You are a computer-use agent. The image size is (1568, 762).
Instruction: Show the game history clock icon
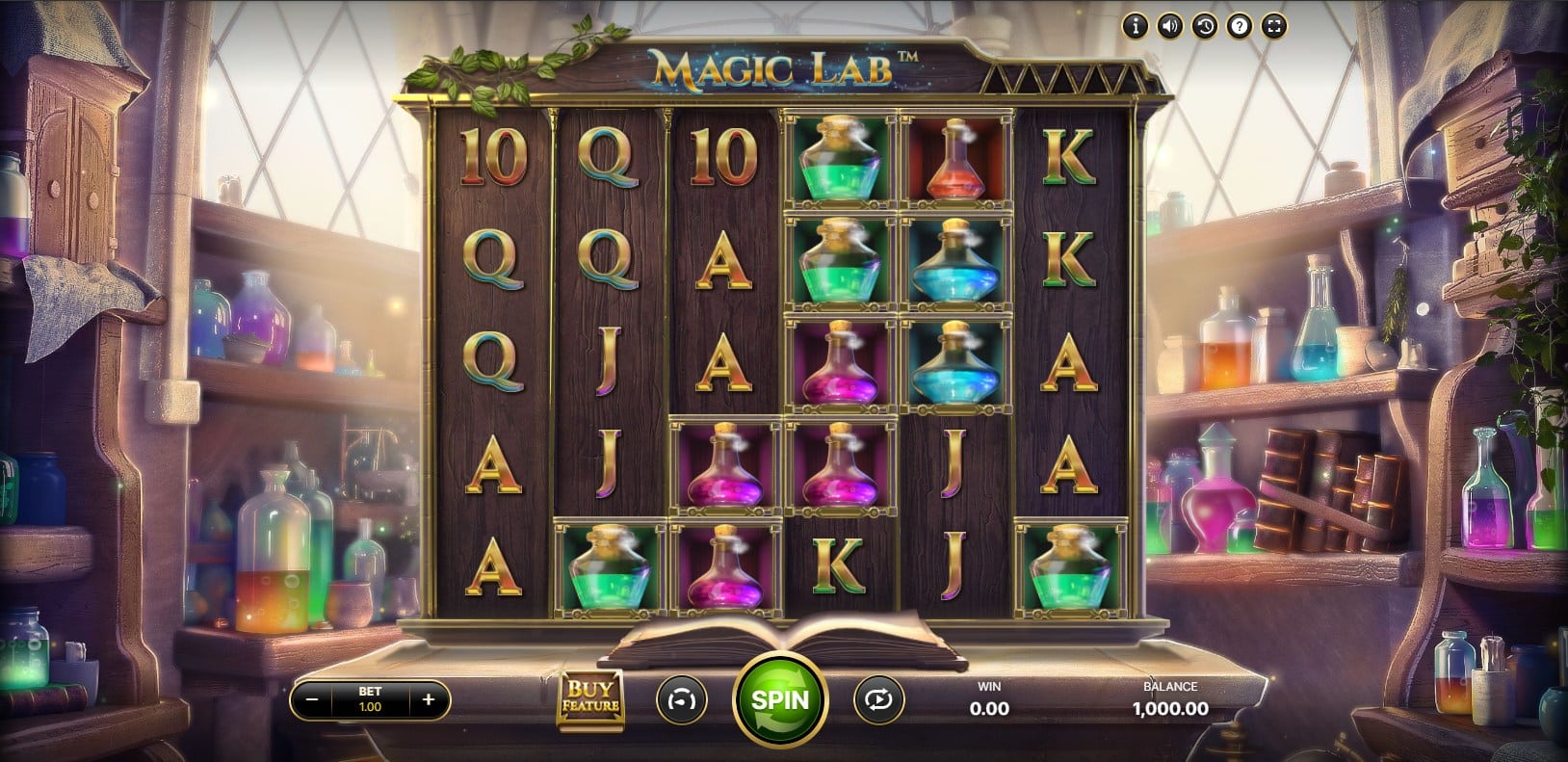[1205, 27]
